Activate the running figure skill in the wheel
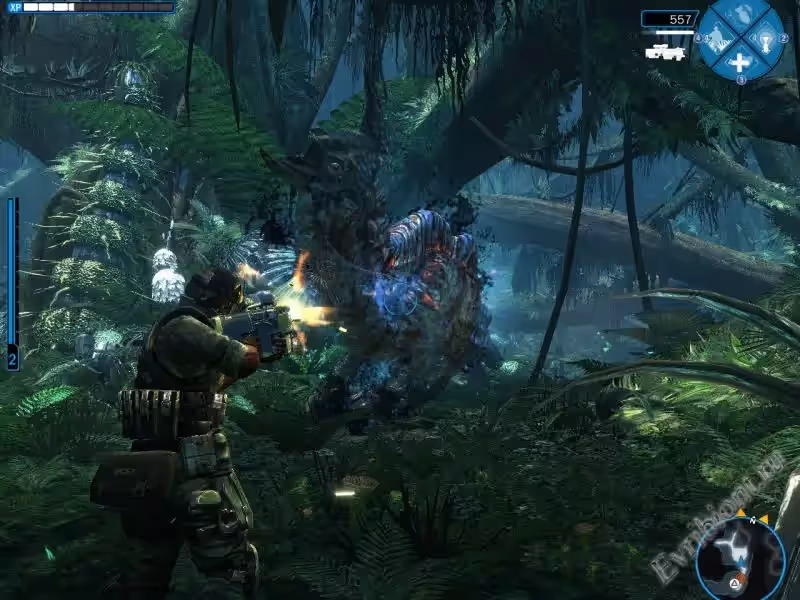The image size is (800, 600). click(x=716, y=40)
